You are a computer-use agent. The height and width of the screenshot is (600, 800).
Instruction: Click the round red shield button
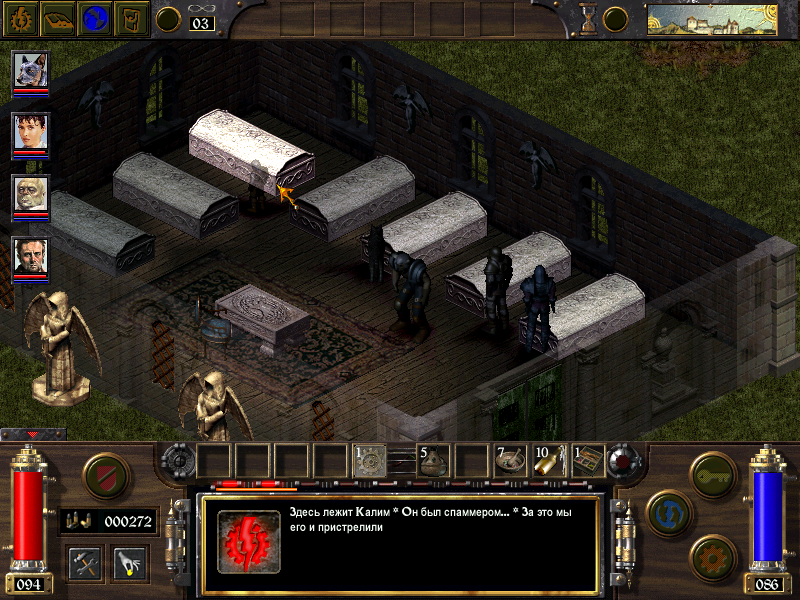pyautogui.click(x=106, y=477)
